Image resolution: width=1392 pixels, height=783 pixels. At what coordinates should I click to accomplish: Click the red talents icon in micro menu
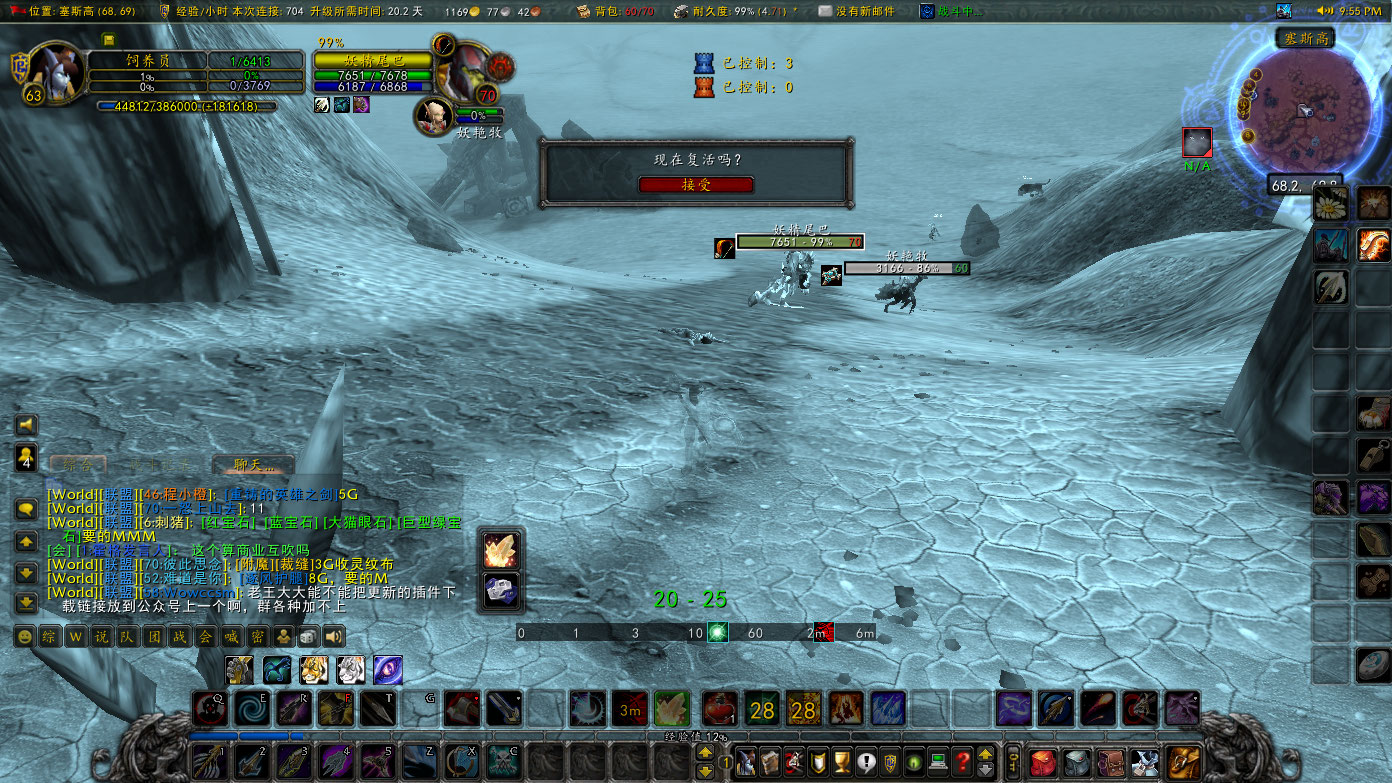pyautogui.click(x=794, y=762)
